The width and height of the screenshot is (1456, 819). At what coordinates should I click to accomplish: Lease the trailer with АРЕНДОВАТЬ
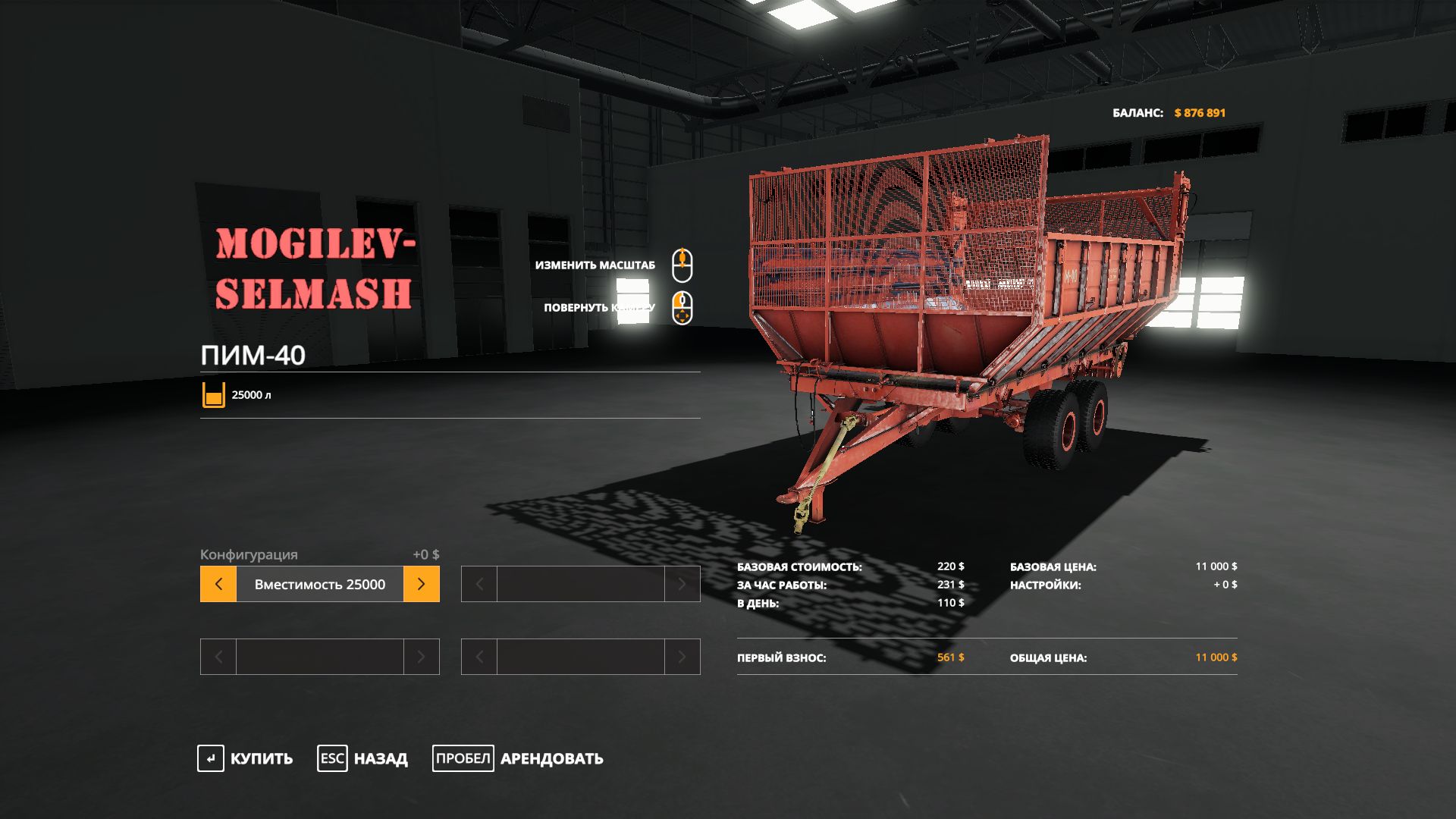518,758
